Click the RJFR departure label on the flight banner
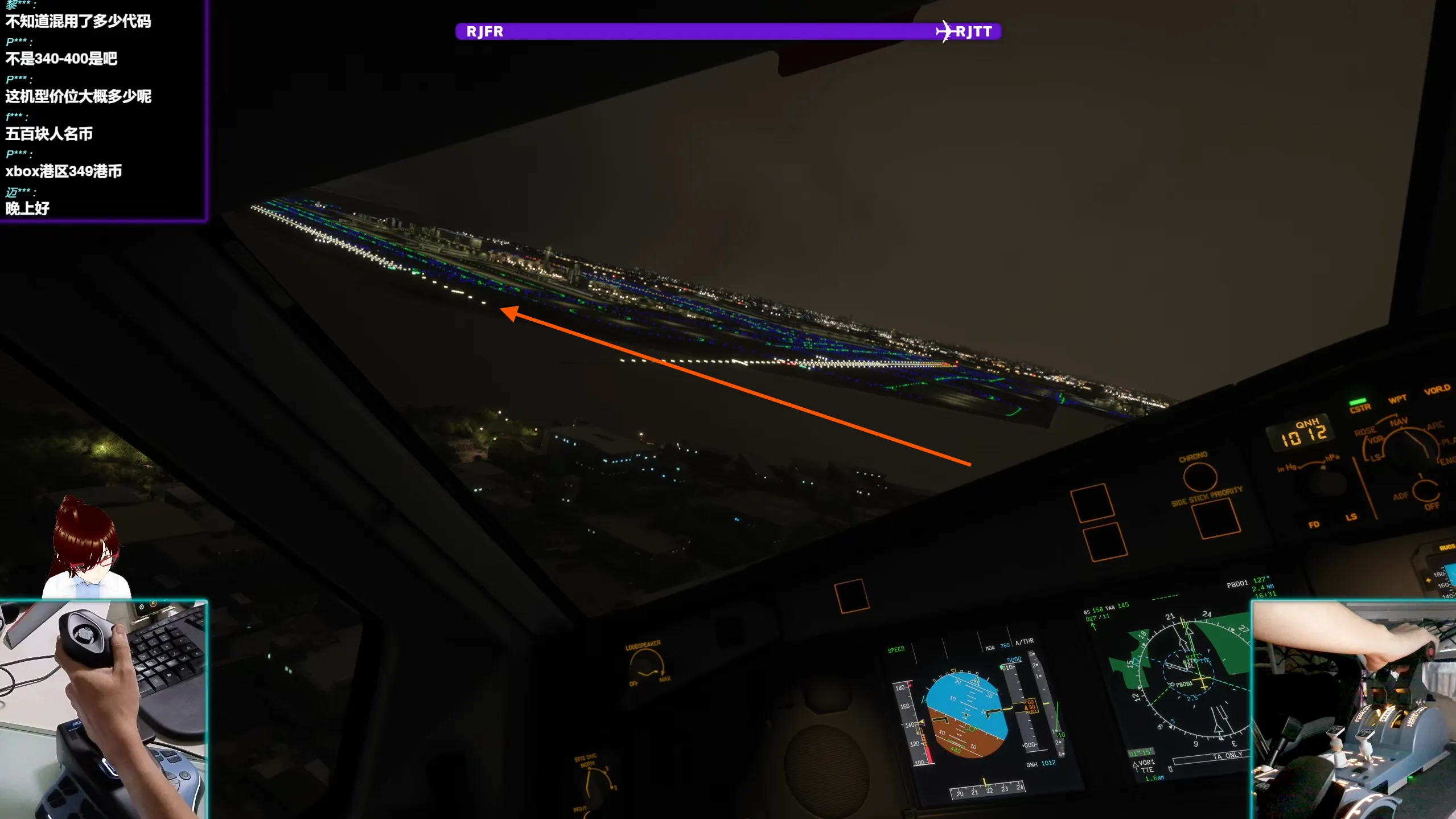Viewport: 1456px width, 819px height. 485,32
